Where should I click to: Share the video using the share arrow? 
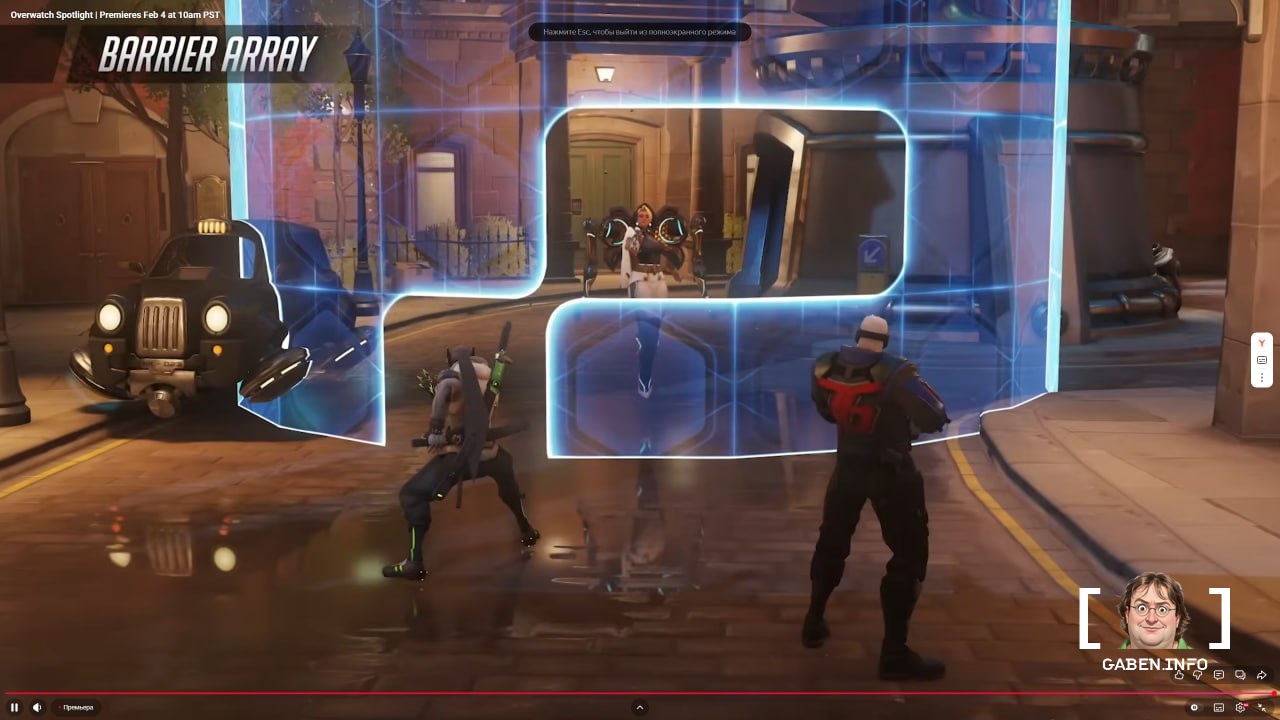click(x=1261, y=675)
